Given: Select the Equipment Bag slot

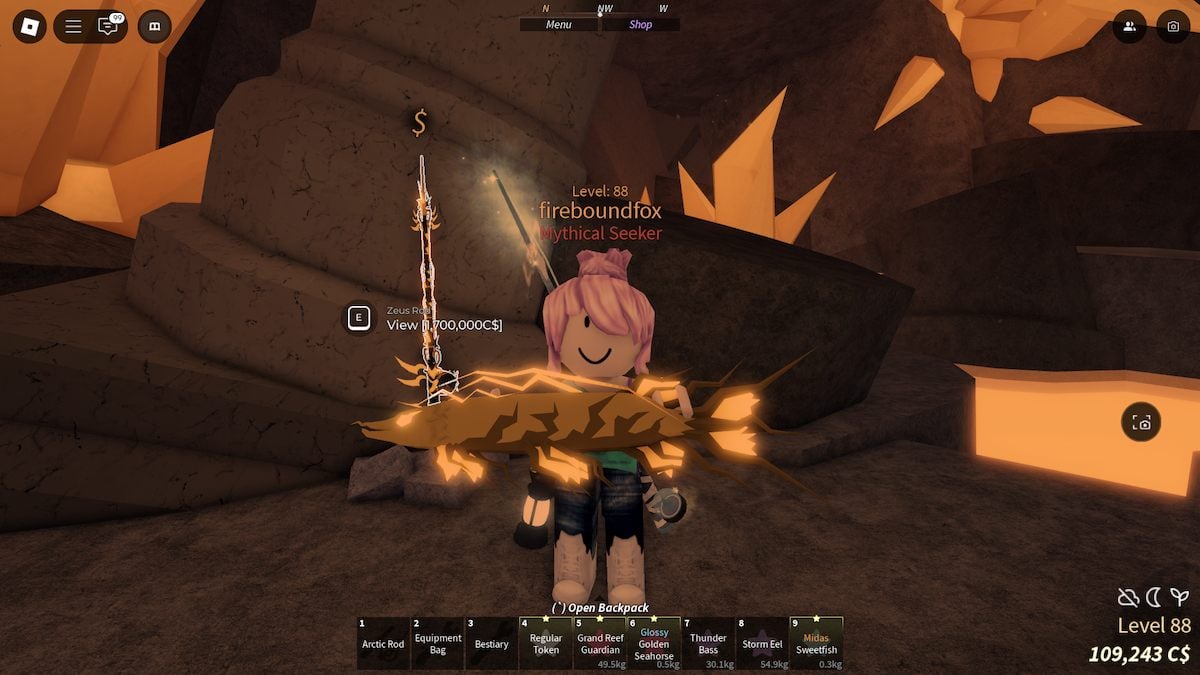Looking at the screenshot, I should point(437,643).
